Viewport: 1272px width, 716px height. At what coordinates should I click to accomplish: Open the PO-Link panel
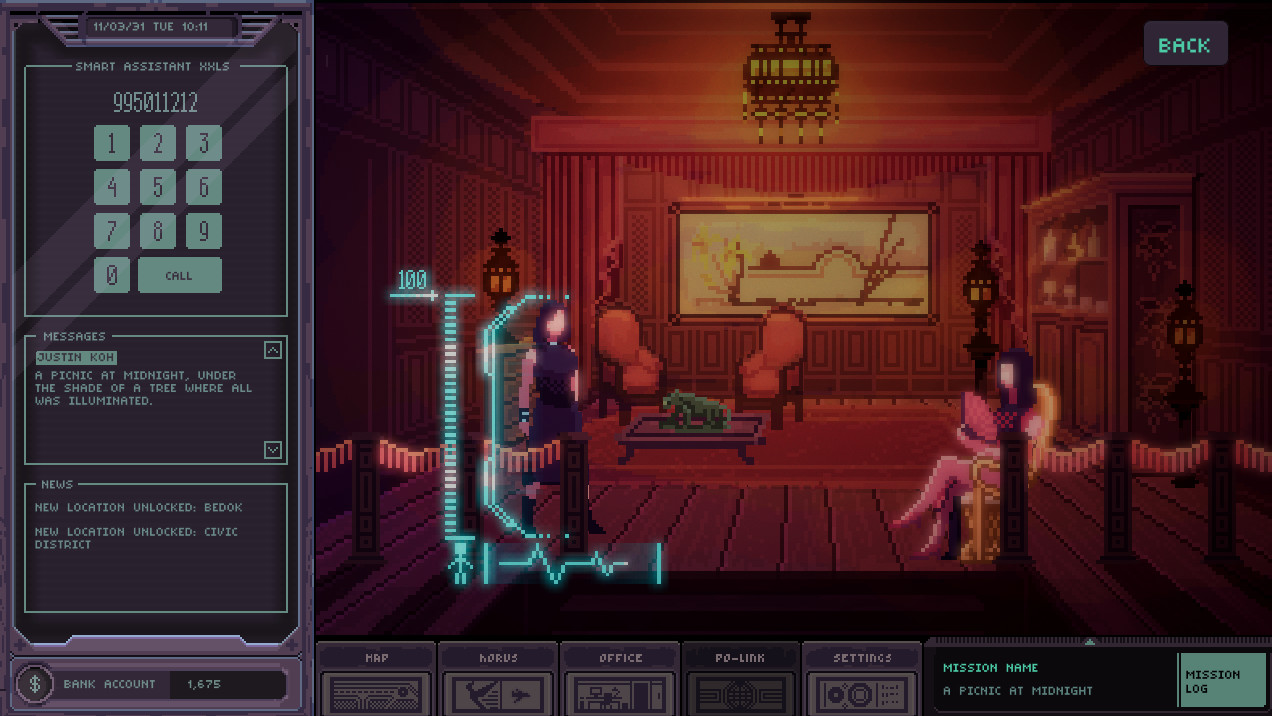pyautogui.click(x=740, y=680)
